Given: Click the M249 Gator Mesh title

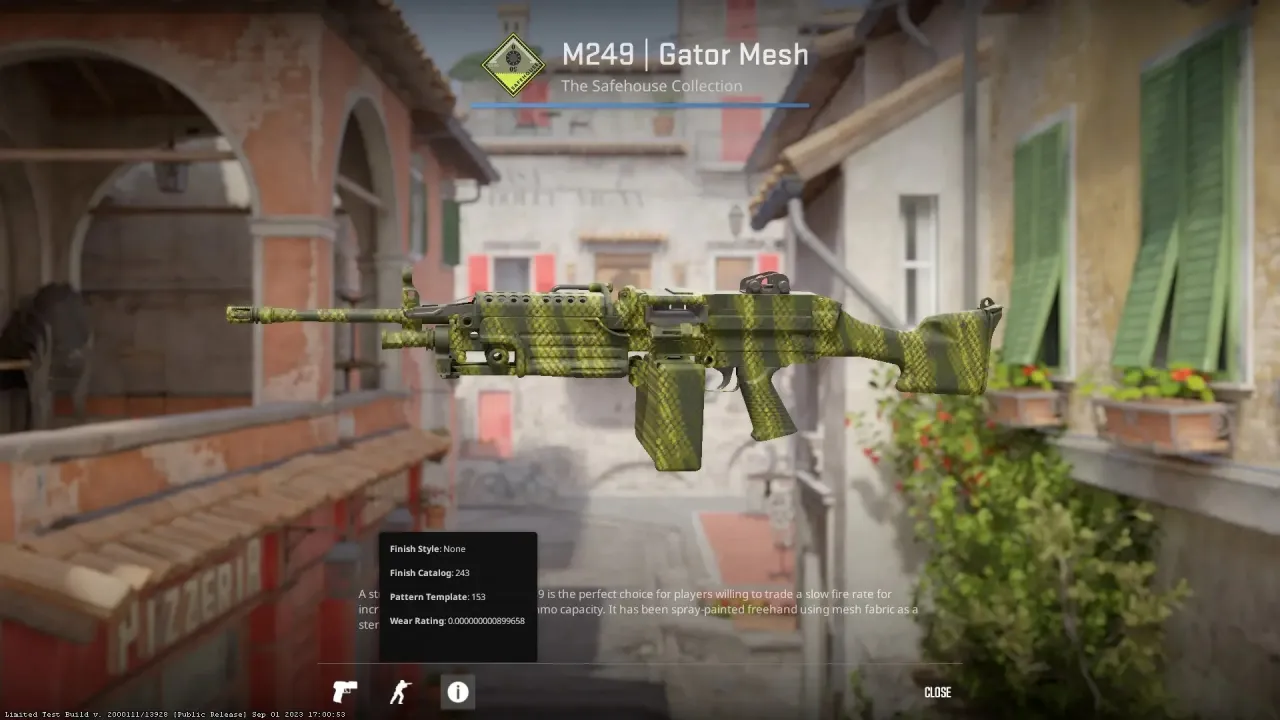Looking at the screenshot, I should 687,54.
